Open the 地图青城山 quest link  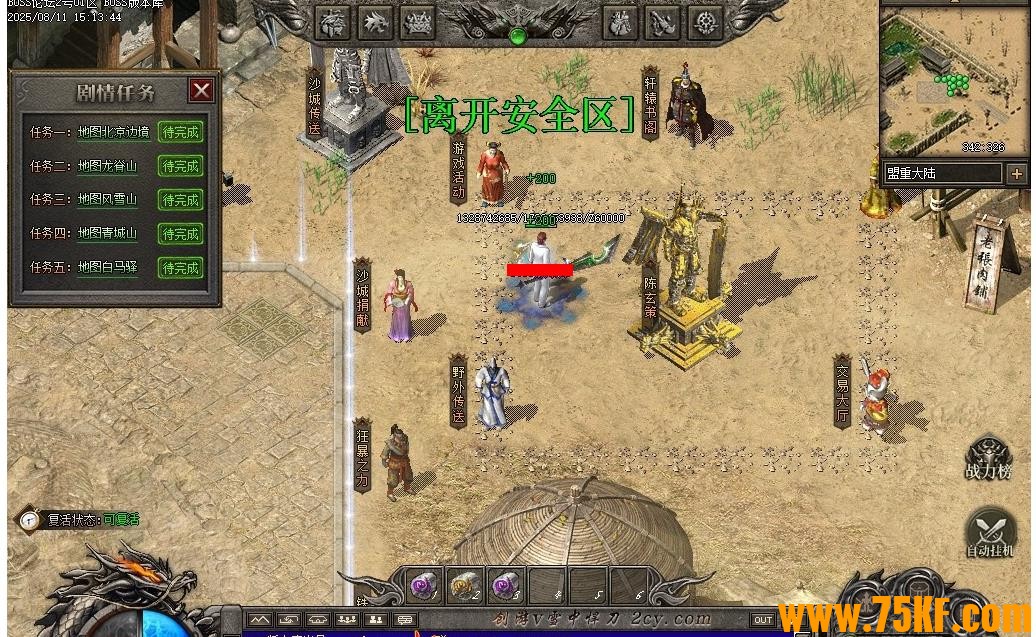pyautogui.click(x=107, y=234)
